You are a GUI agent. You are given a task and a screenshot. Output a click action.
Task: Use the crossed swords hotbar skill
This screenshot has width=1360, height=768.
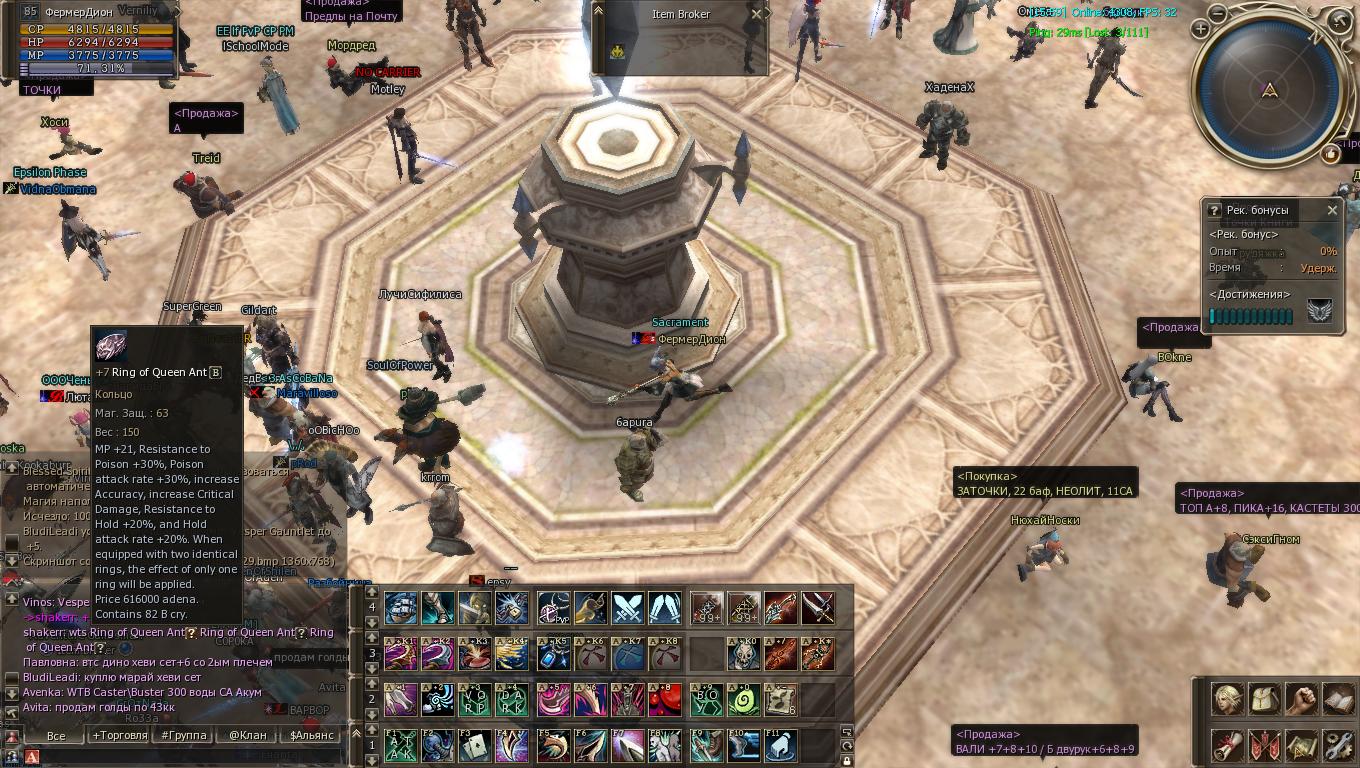tap(628, 608)
